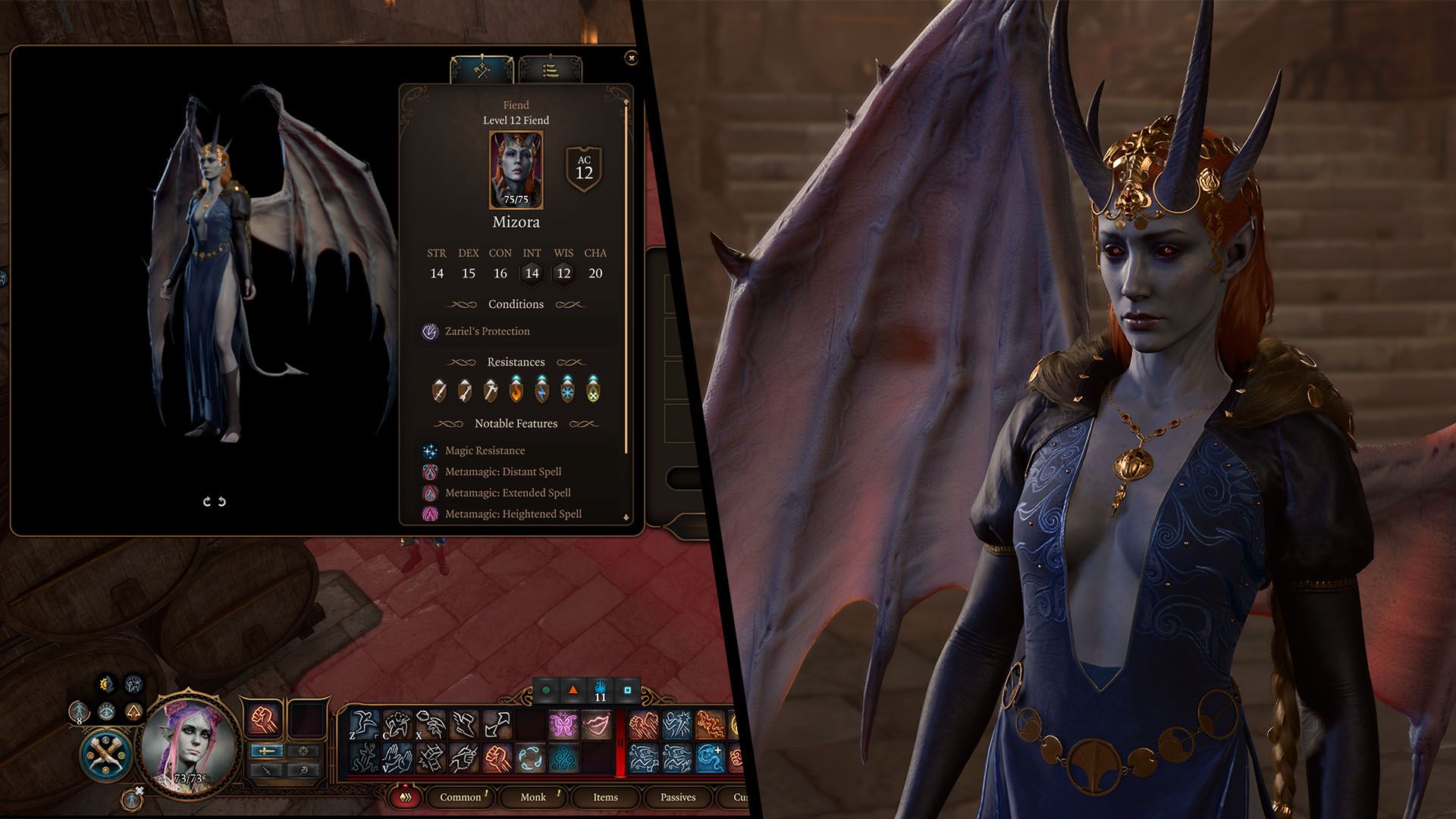This screenshot has height=819, width=1456.
Task: Switch to the second tab of the examine window
Action: (x=552, y=71)
